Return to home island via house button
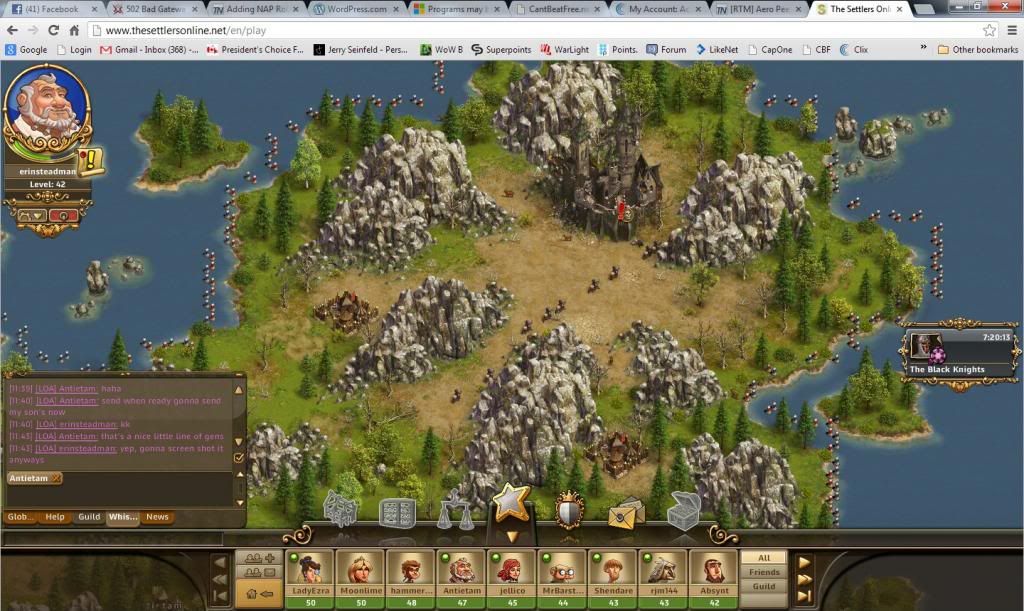1024x611 pixels. coord(258,594)
